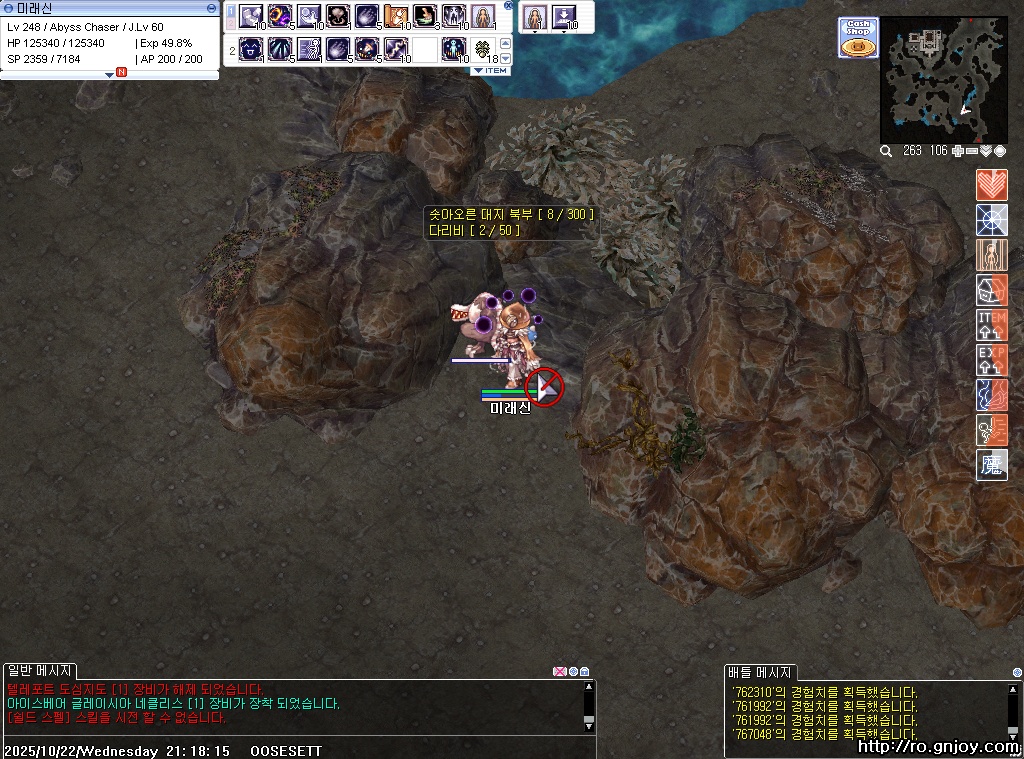Click the ITEM up-arrow buff icon
The image size is (1024, 759).
coord(991,325)
